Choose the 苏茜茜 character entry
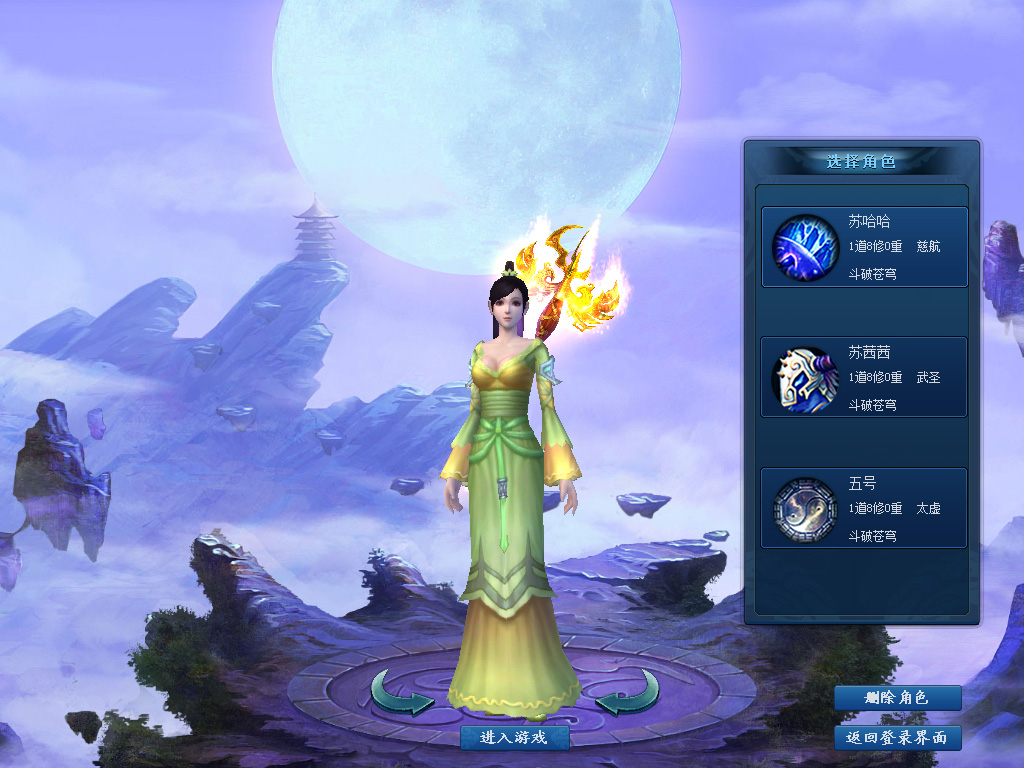The height and width of the screenshot is (768, 1024). tap(864, 377)
